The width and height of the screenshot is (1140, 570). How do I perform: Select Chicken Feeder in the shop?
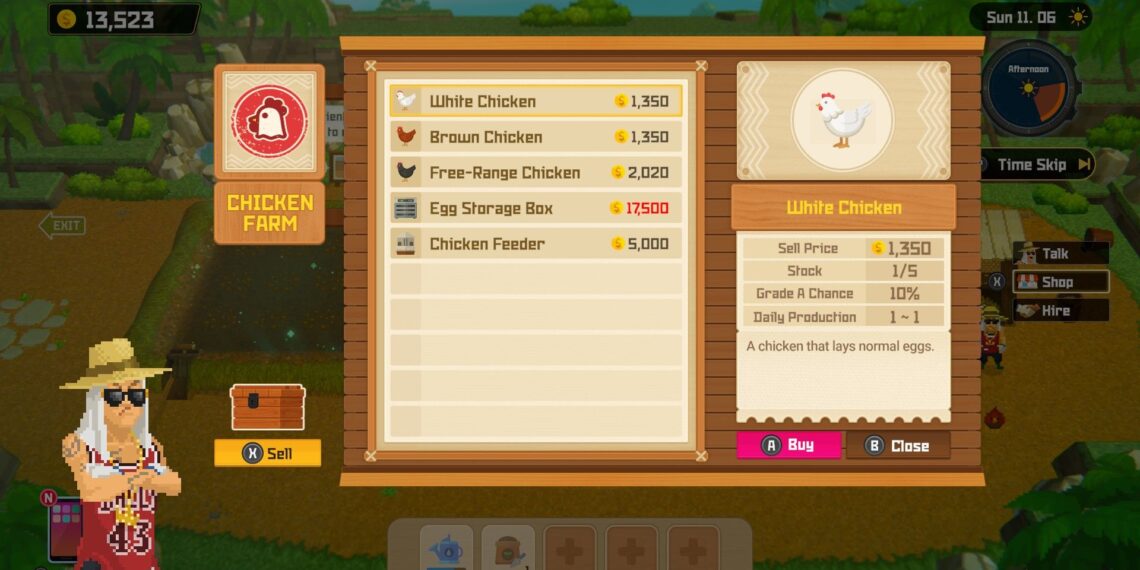tap(535, 244)
